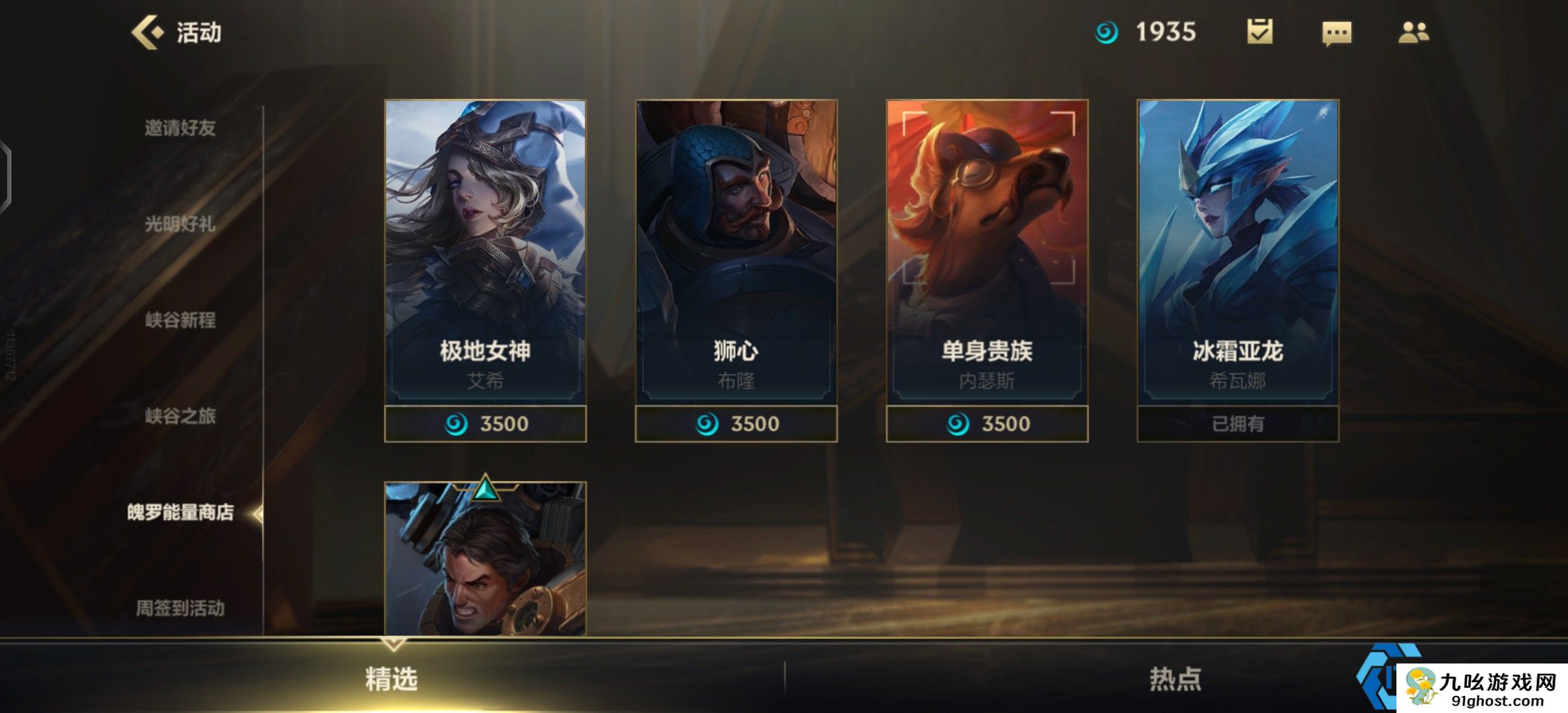Open the 周签到活动 entry
This screenshot has height=713, width=1568.
[180, 608]
